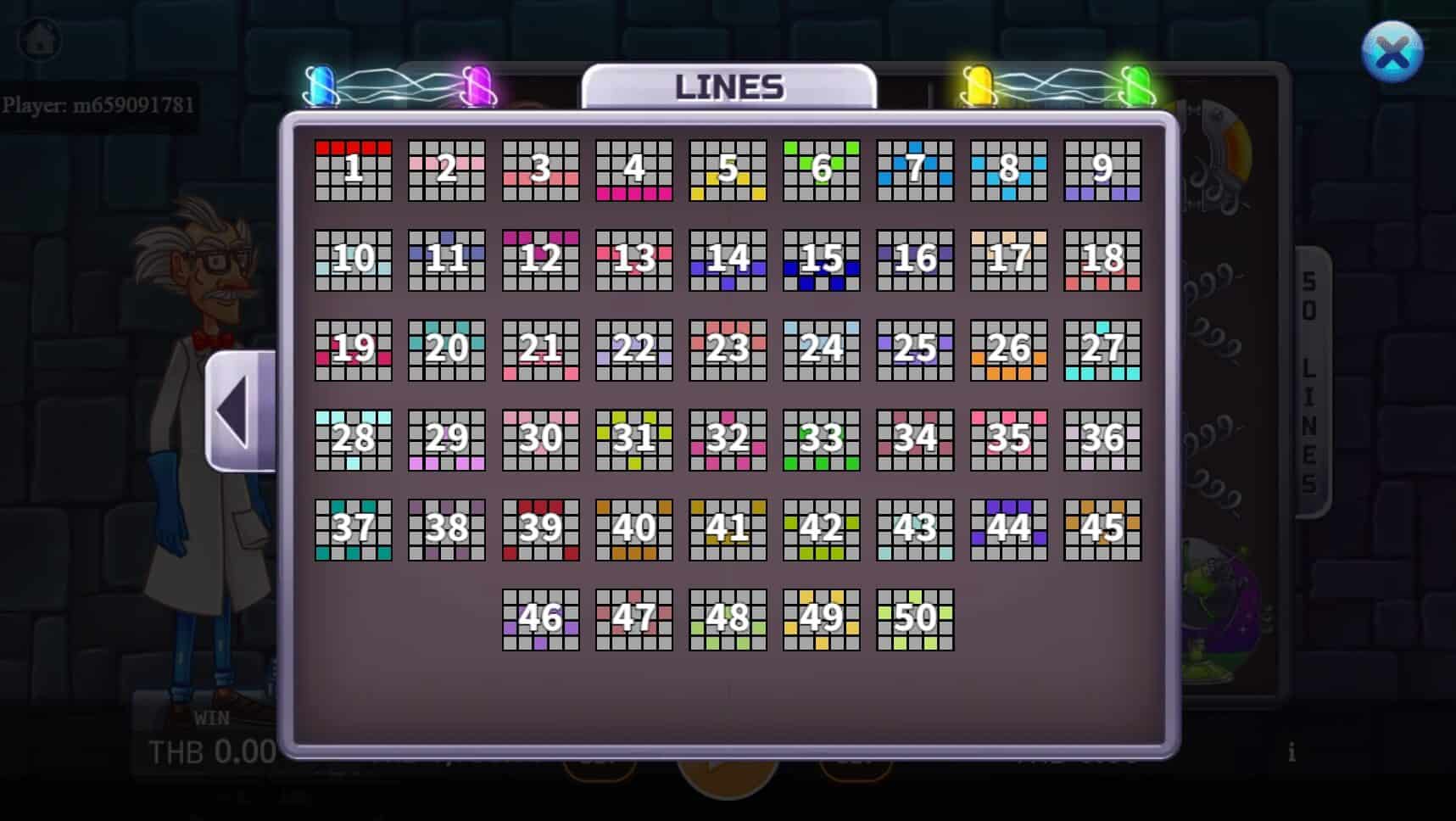Screen dimensions: 1456x821
Task: Open the LINES header tab
Action: 729,86
